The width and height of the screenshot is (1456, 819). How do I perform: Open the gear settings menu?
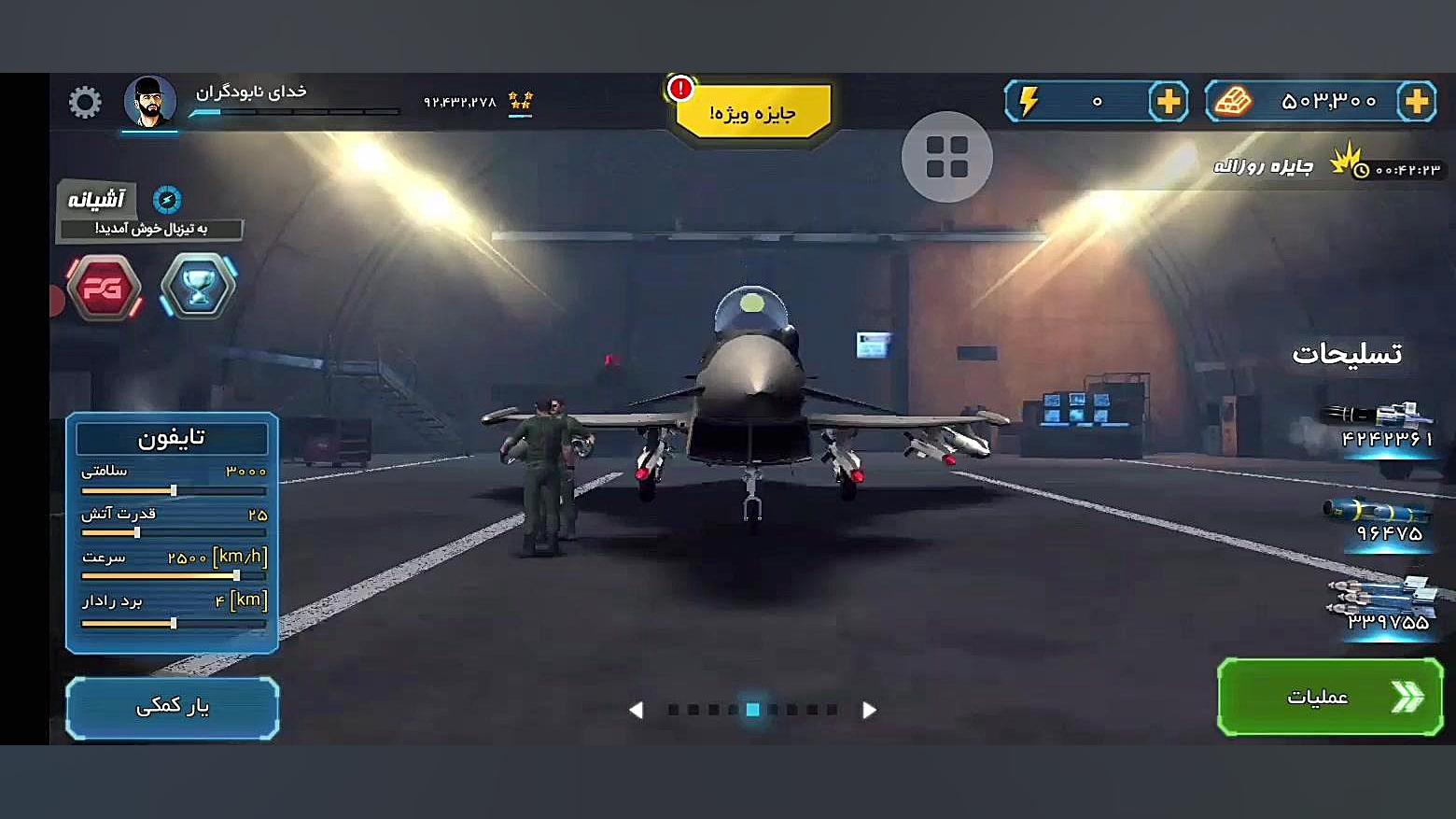85,102
